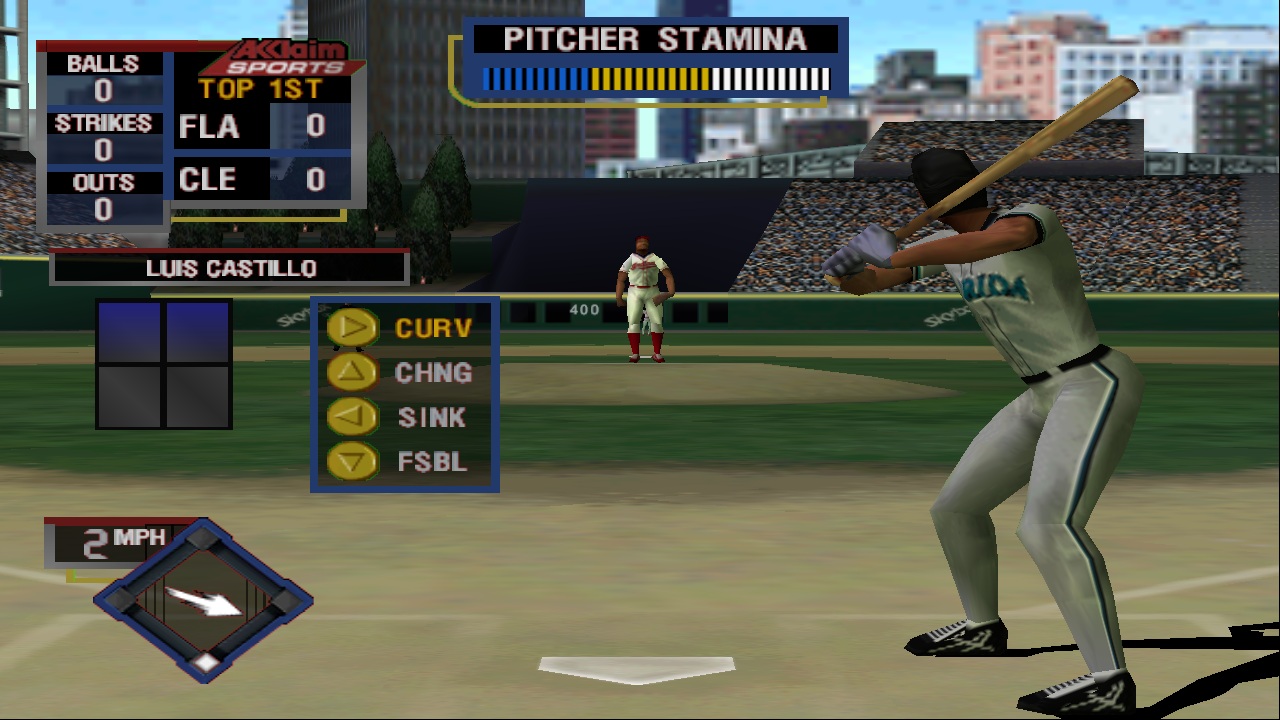Open the pitch selection panel
The image size is (1280, 720).
pos(405,393)
